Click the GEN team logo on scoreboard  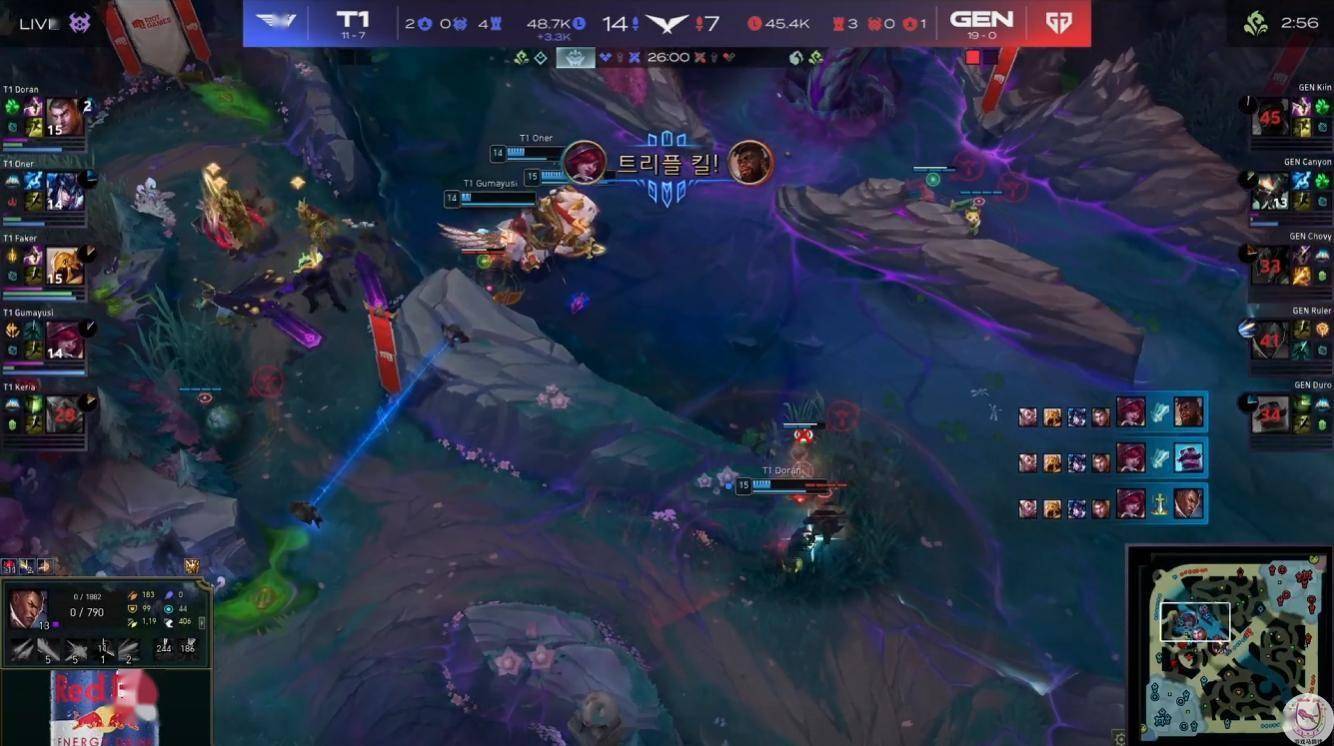[x=1059, y=22]
